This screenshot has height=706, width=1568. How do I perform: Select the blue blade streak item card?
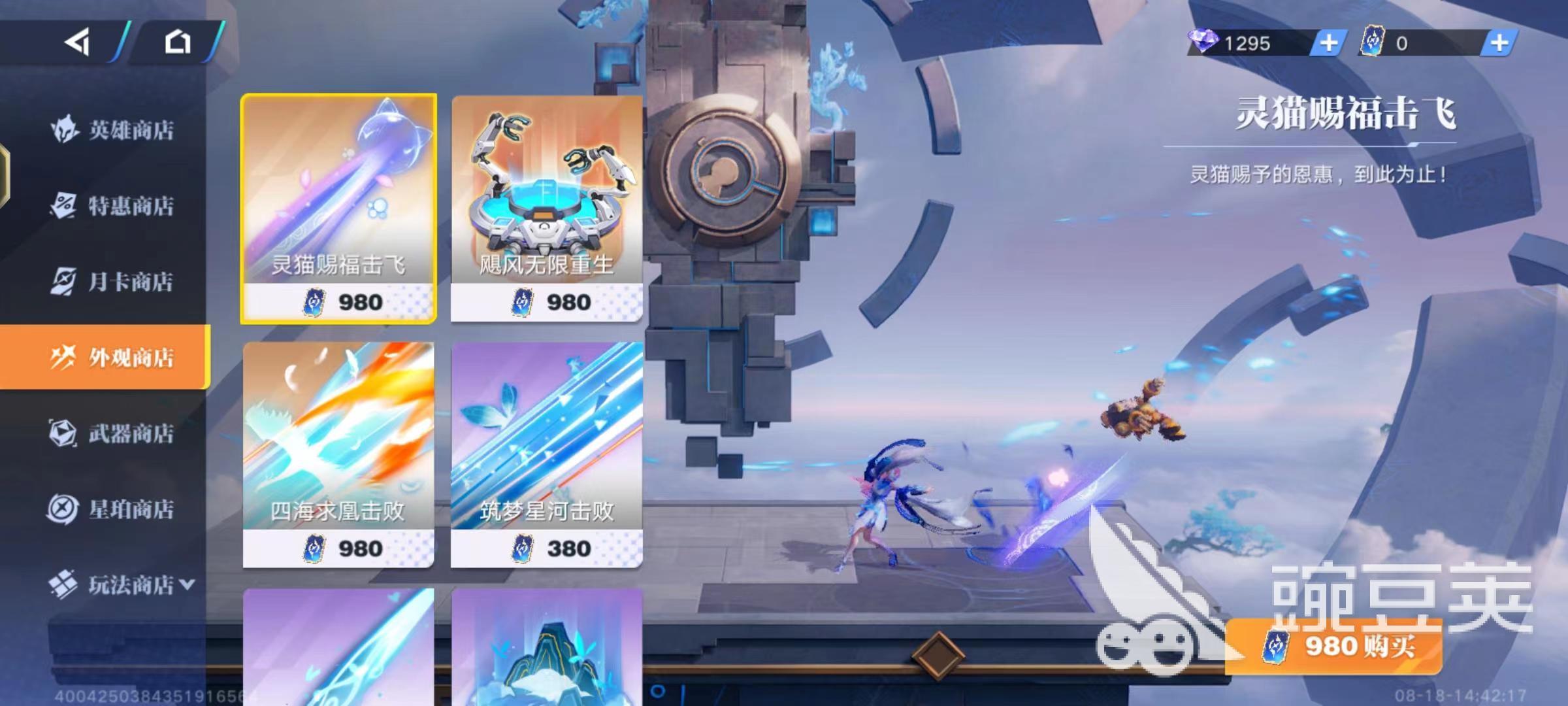[x=338, y=646]
